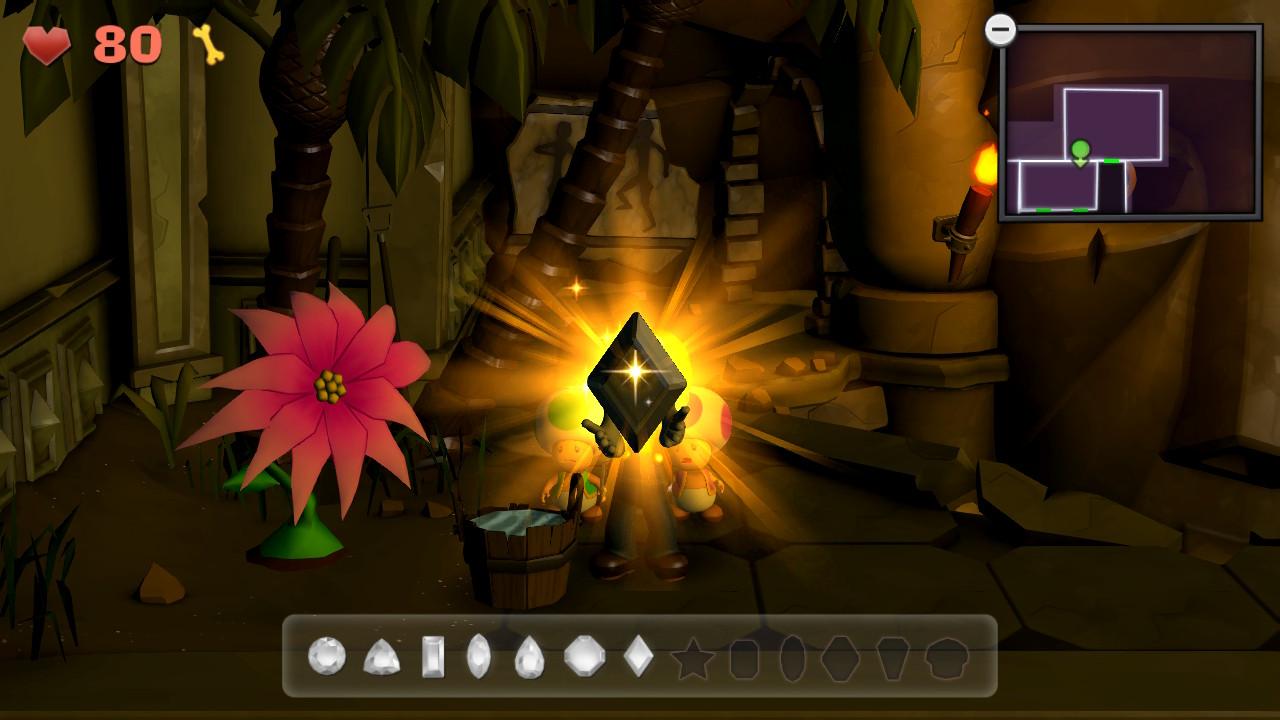Click the empty oval gem slot

tap(792, 659)
